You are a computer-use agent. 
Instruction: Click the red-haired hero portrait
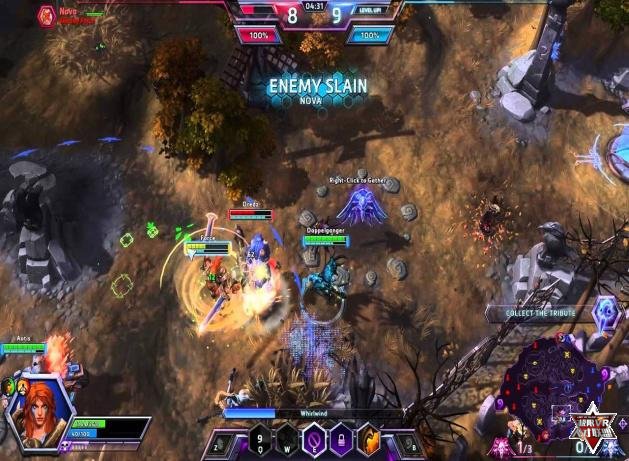pos(38,406)
